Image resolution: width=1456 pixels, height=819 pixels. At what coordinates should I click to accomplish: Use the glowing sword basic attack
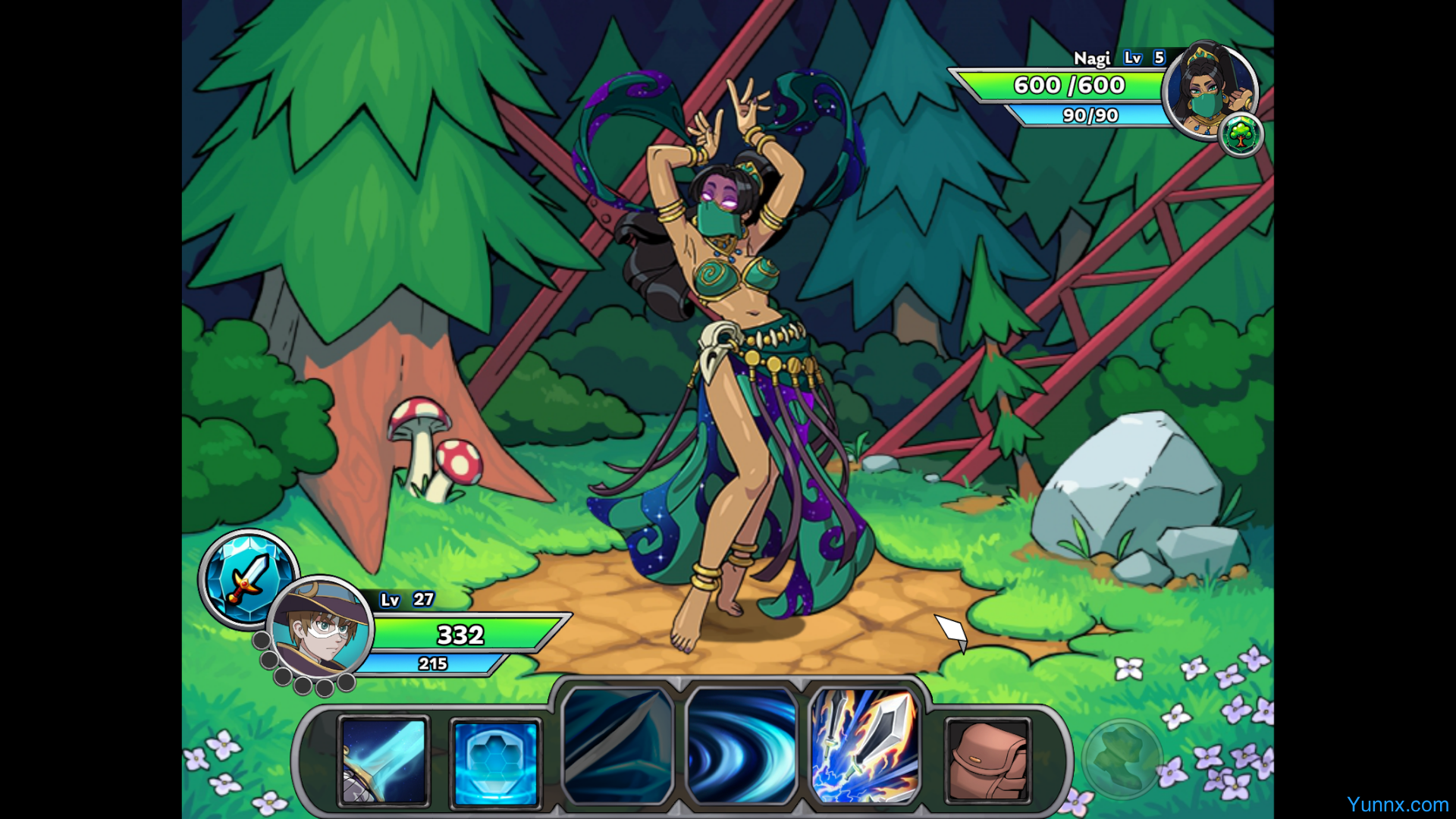pos(384,761)
